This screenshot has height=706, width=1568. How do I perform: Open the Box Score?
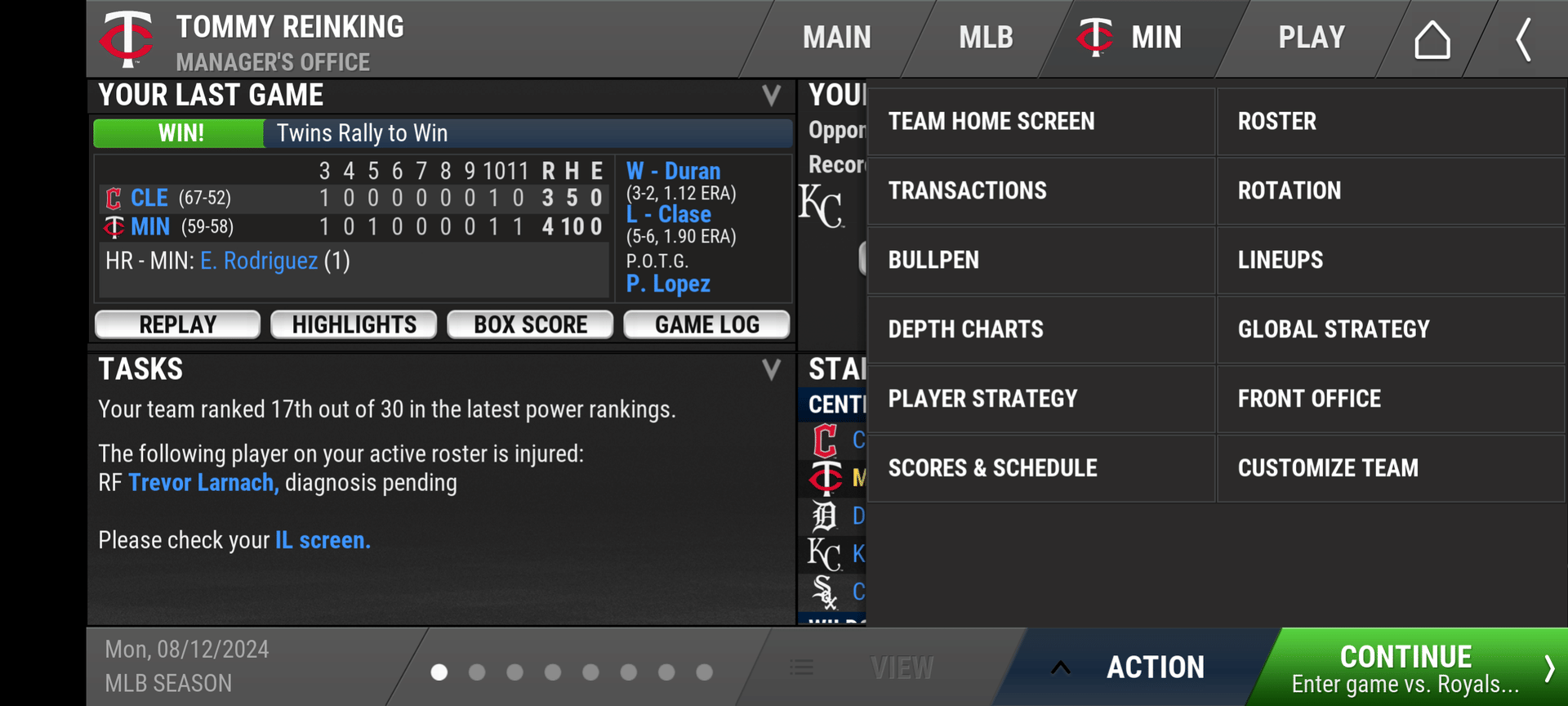tap(530, 324)
